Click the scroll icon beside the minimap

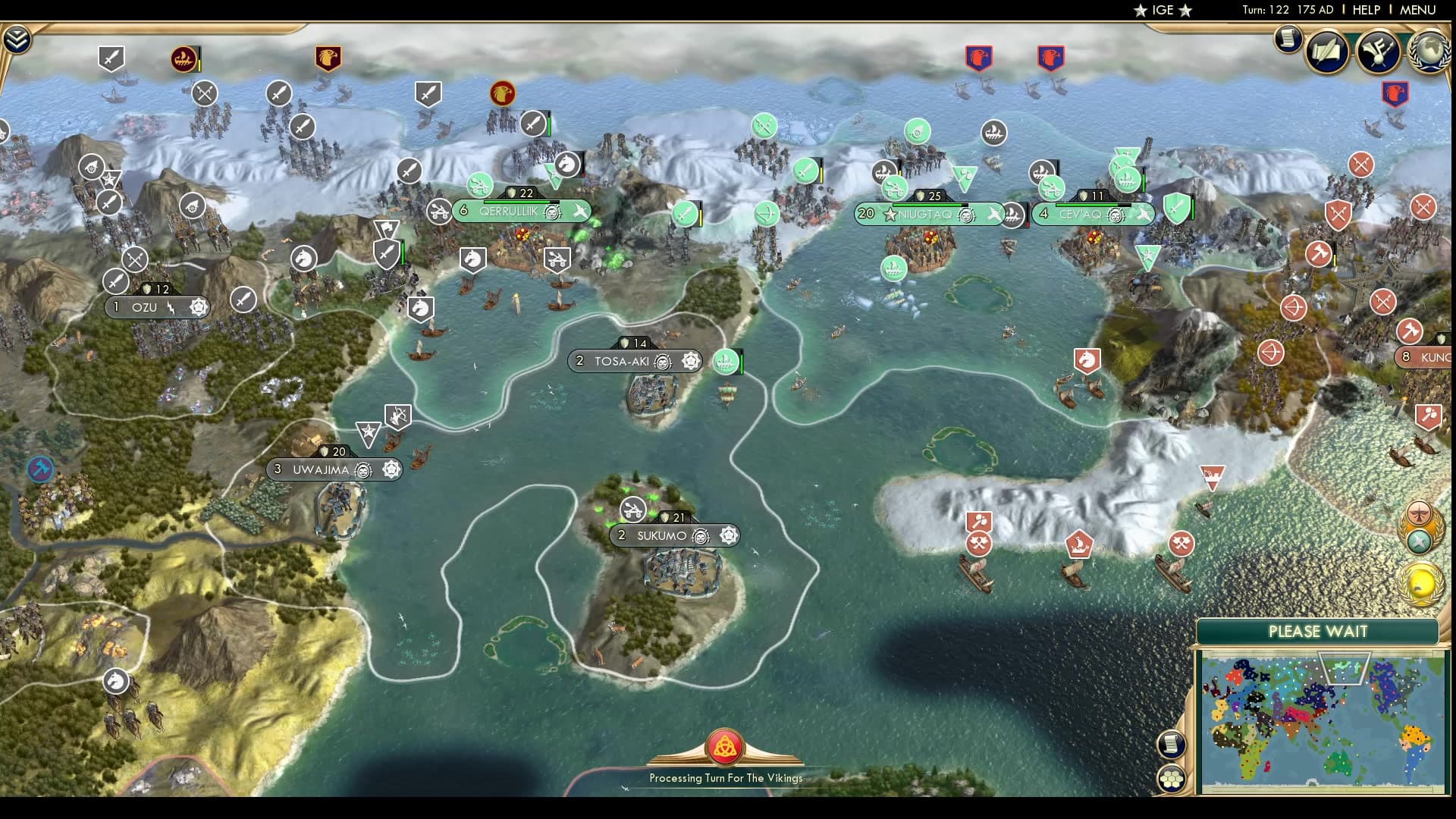tap(1172, 745)
